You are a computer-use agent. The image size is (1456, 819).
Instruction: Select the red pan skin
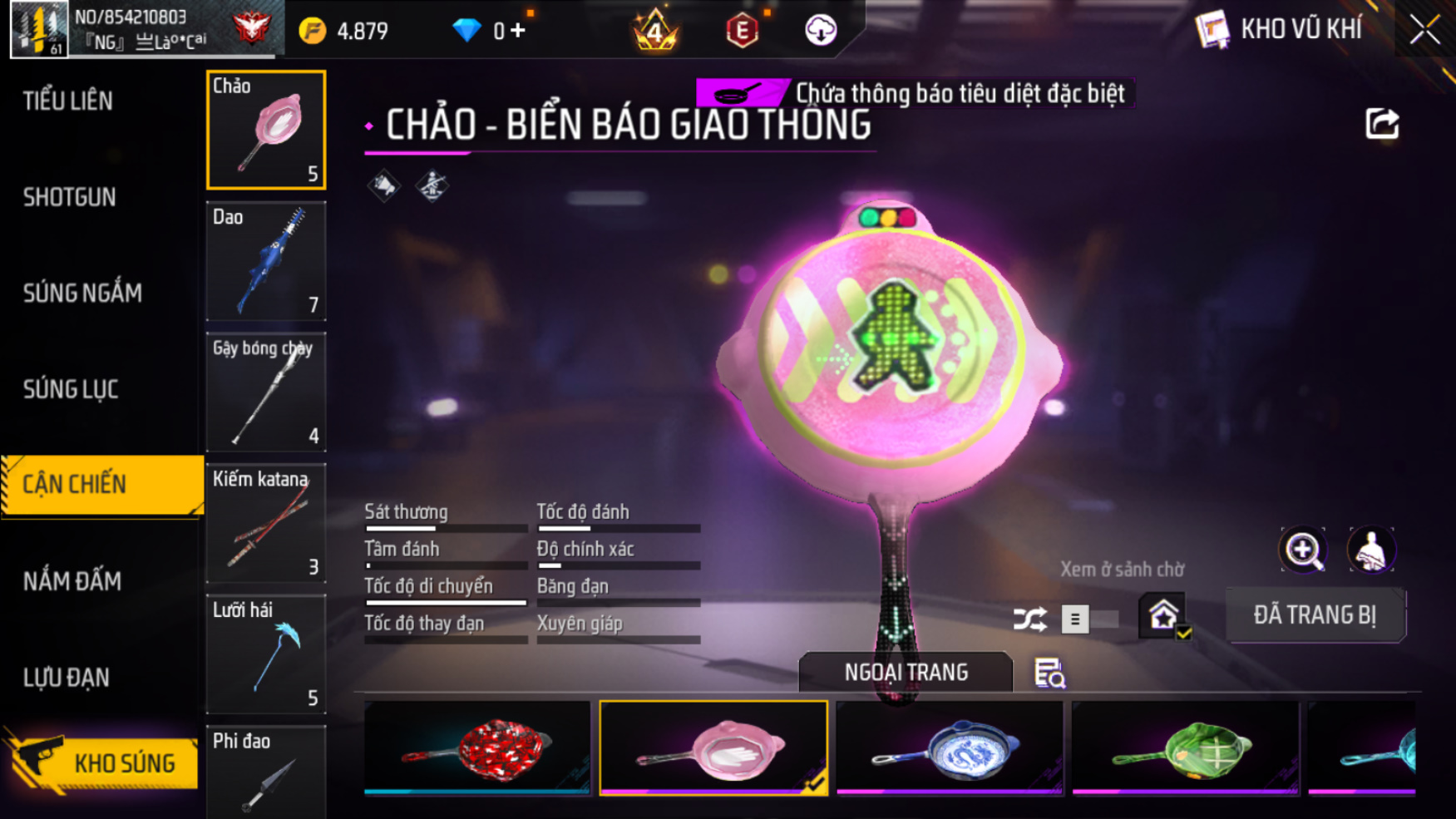click(477, 747)
